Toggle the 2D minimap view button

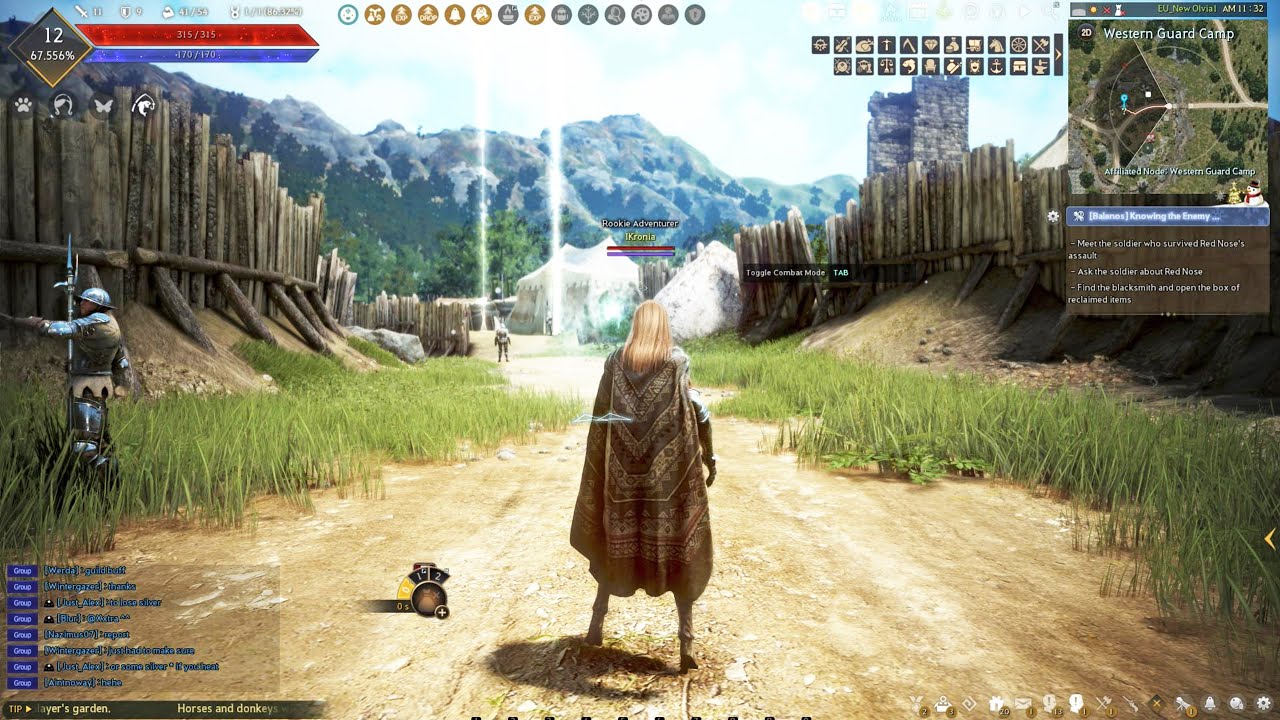point(1086,33)
